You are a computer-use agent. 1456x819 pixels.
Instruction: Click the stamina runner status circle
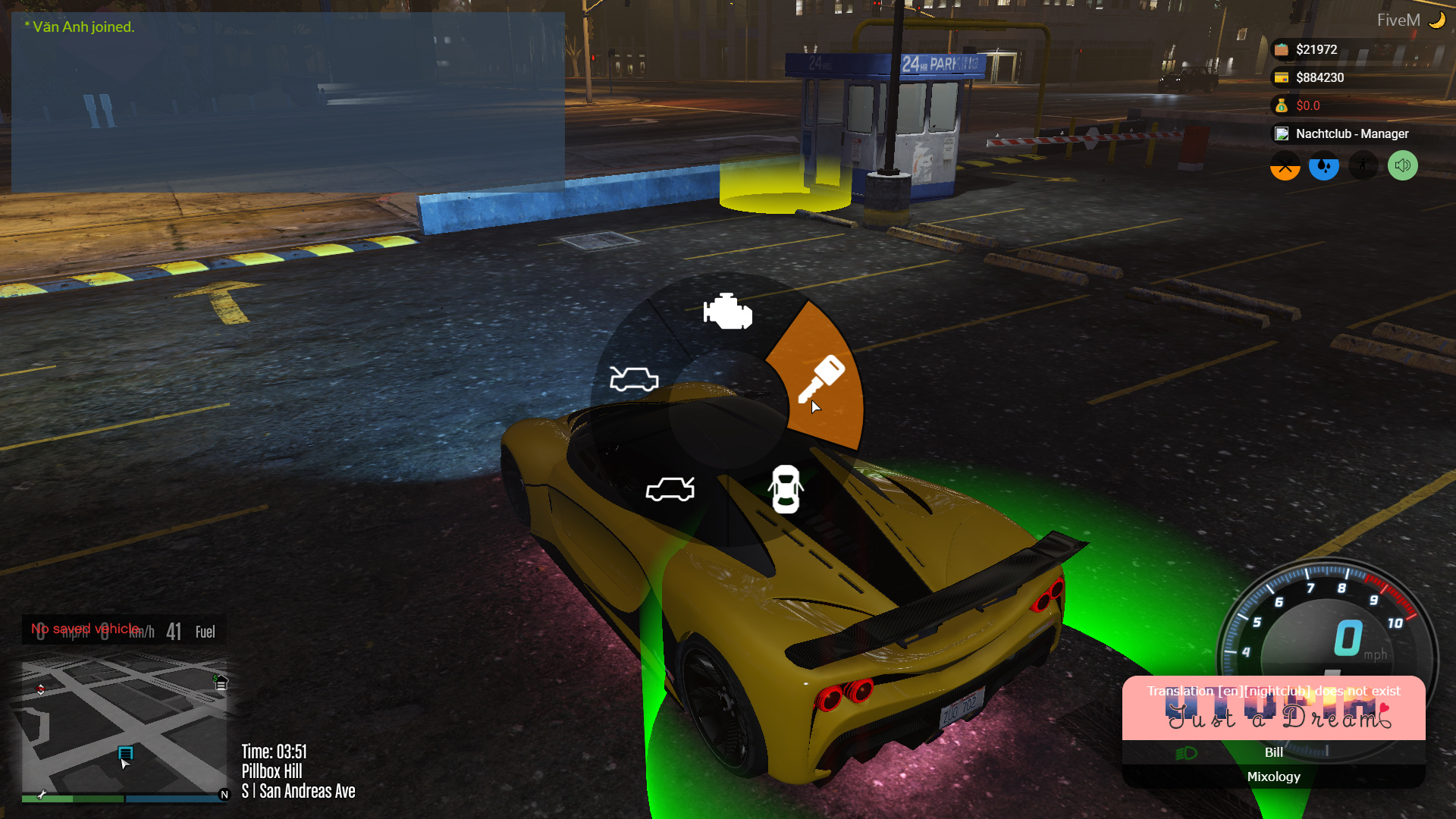(x=1363, y=165)
